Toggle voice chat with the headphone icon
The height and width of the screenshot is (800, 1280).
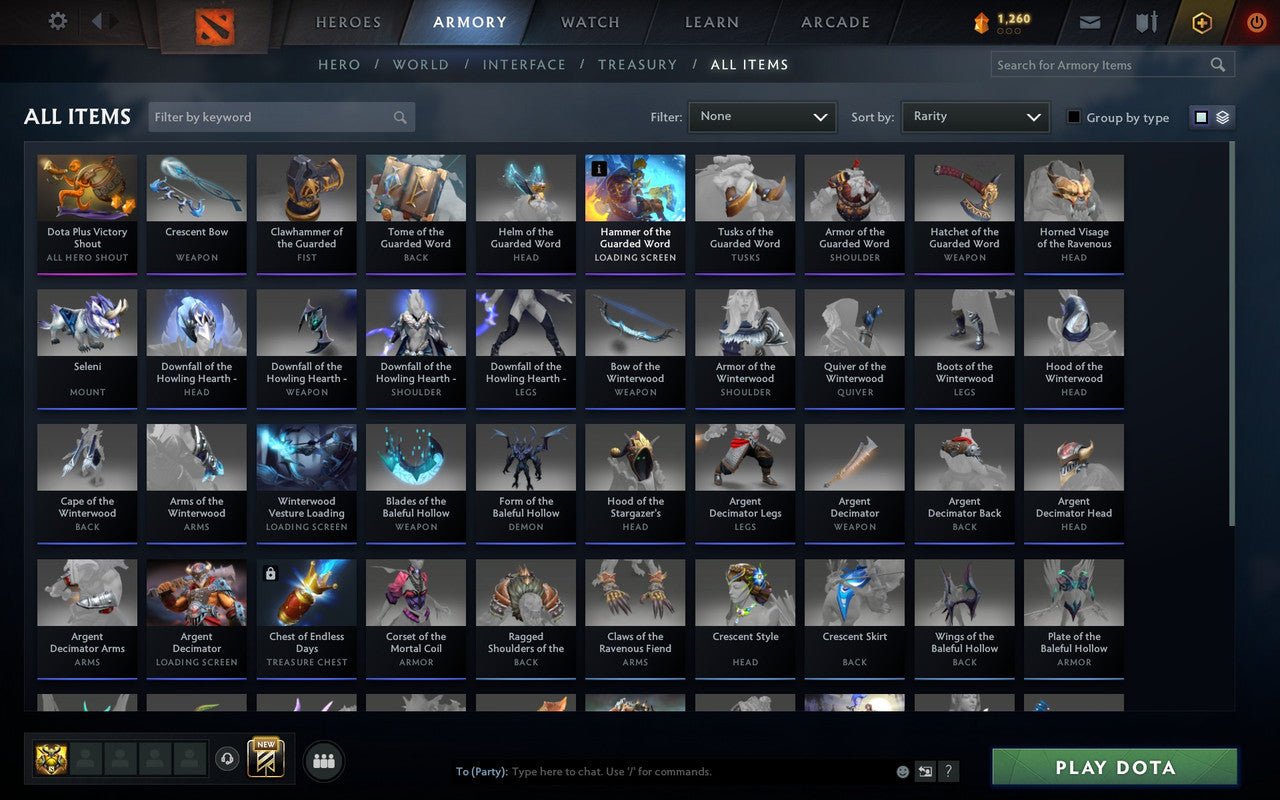coord(227,760)
